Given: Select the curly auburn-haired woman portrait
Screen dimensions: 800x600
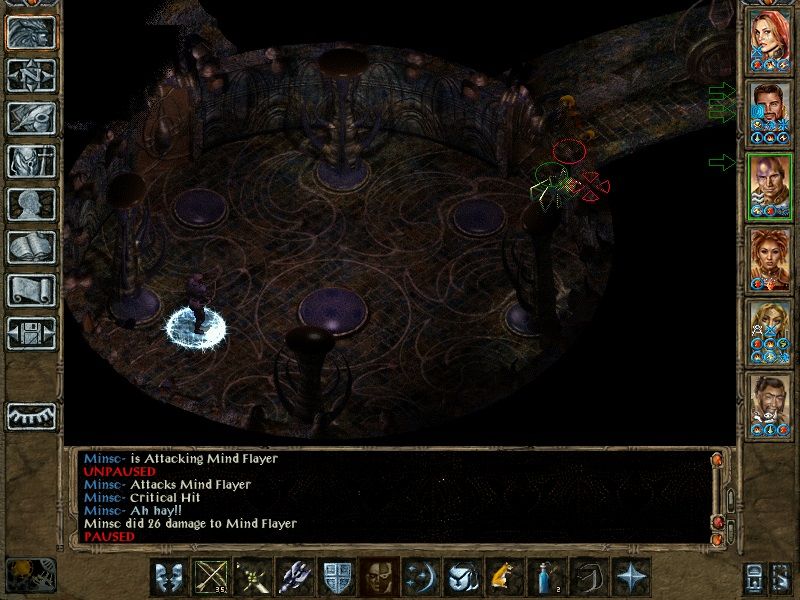Looking at the screenshot, I should pos(770,260).
